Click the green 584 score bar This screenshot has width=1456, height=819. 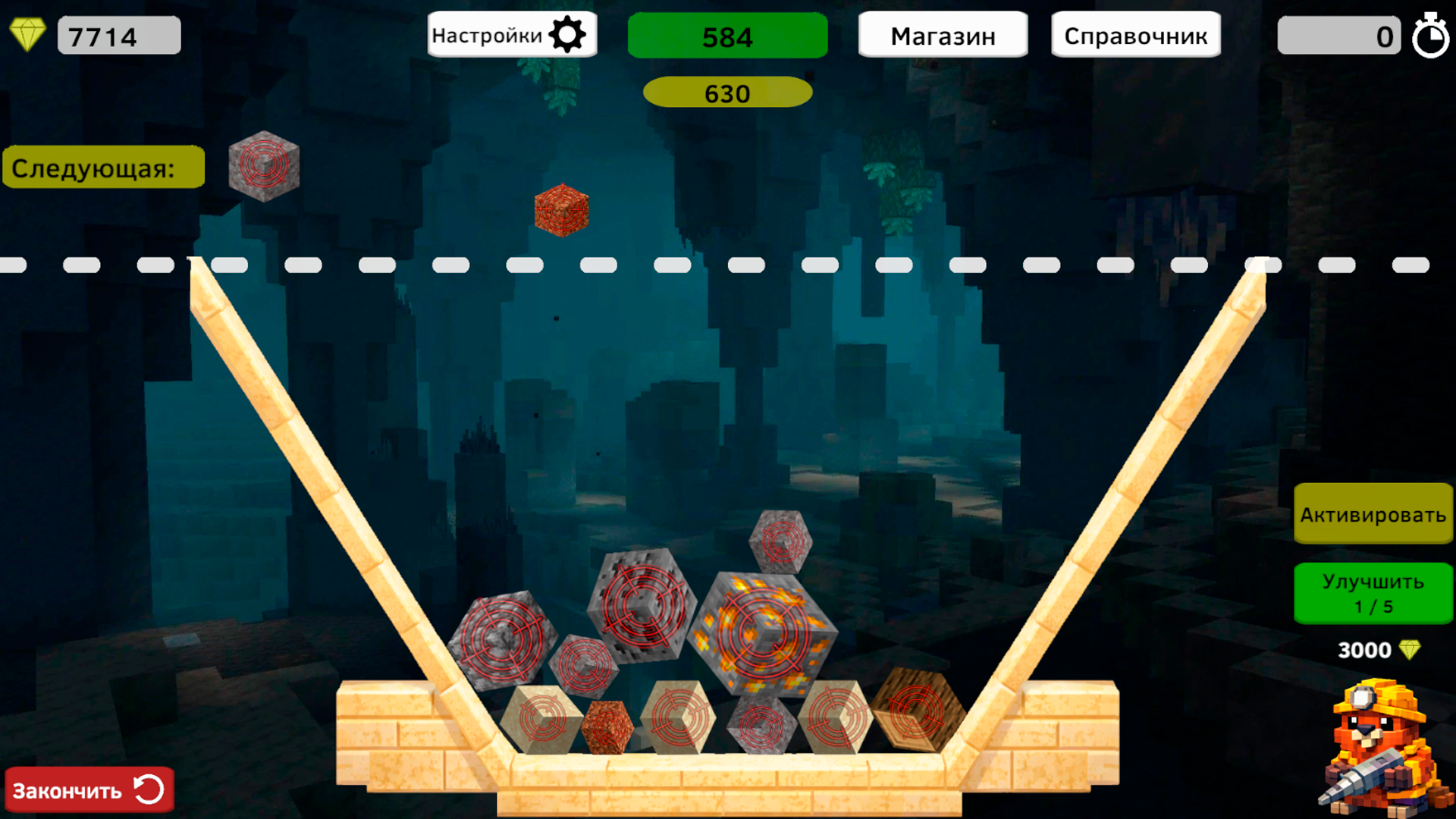[x=727, y=35]
